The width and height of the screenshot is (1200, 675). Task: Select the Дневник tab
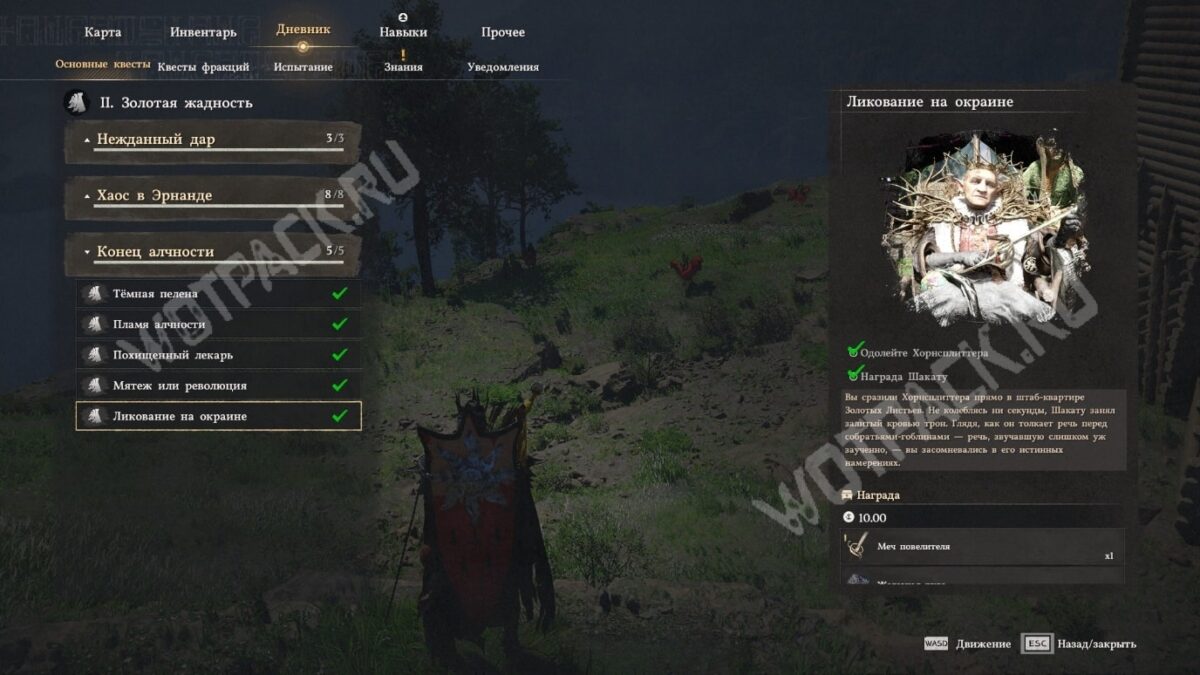[303, 30]
